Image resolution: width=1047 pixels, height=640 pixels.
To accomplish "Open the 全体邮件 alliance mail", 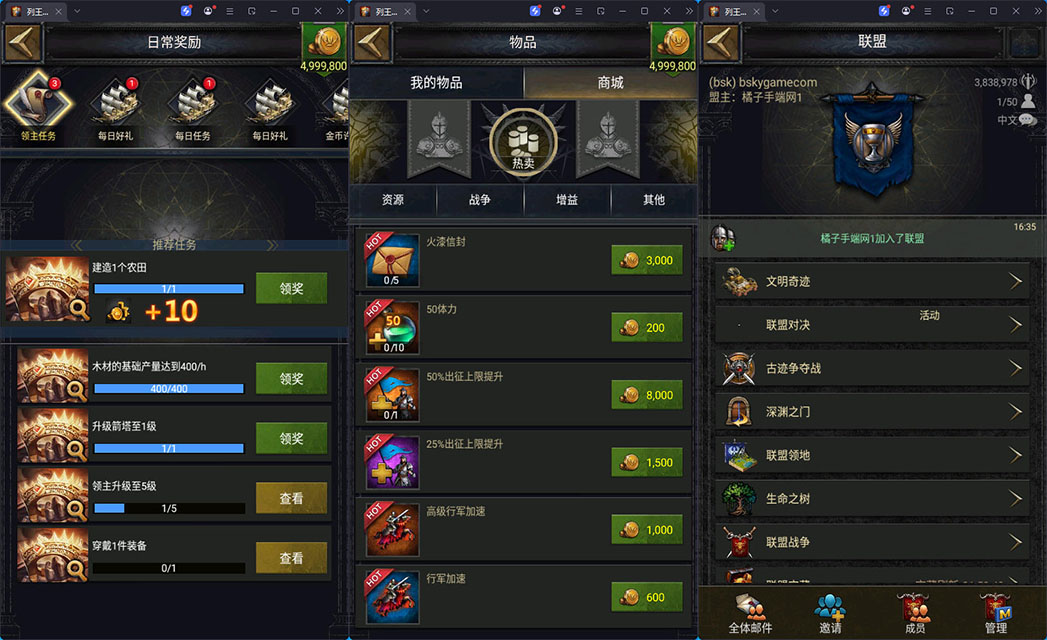I will (749, 612).
